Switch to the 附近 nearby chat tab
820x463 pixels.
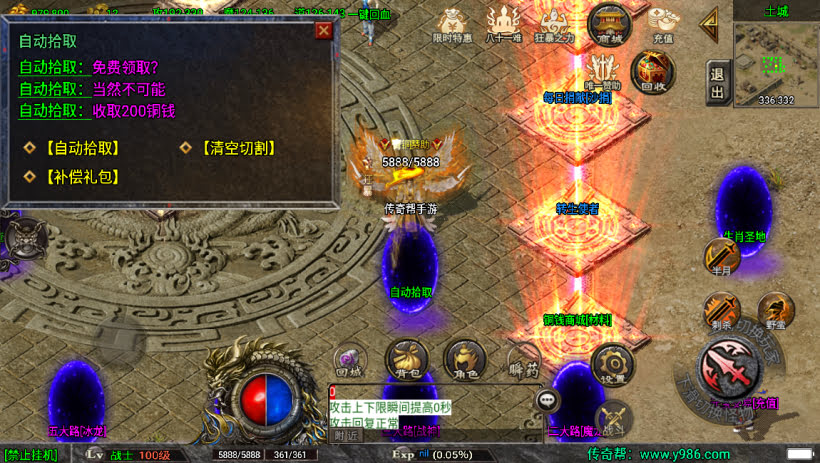(x=346, y=435)
